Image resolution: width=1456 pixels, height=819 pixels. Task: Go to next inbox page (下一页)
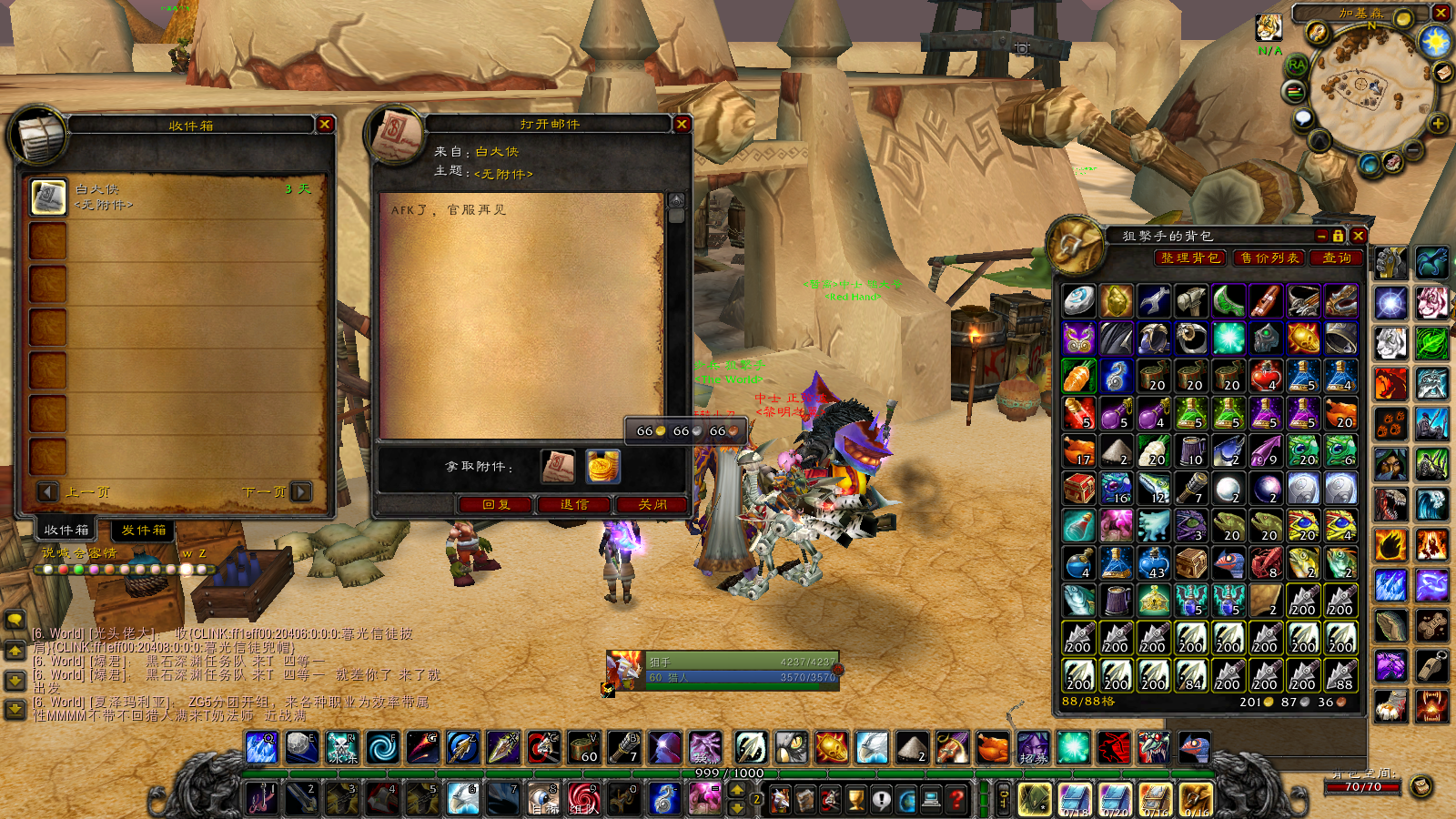pyautogui.click(x=301, y=491)
